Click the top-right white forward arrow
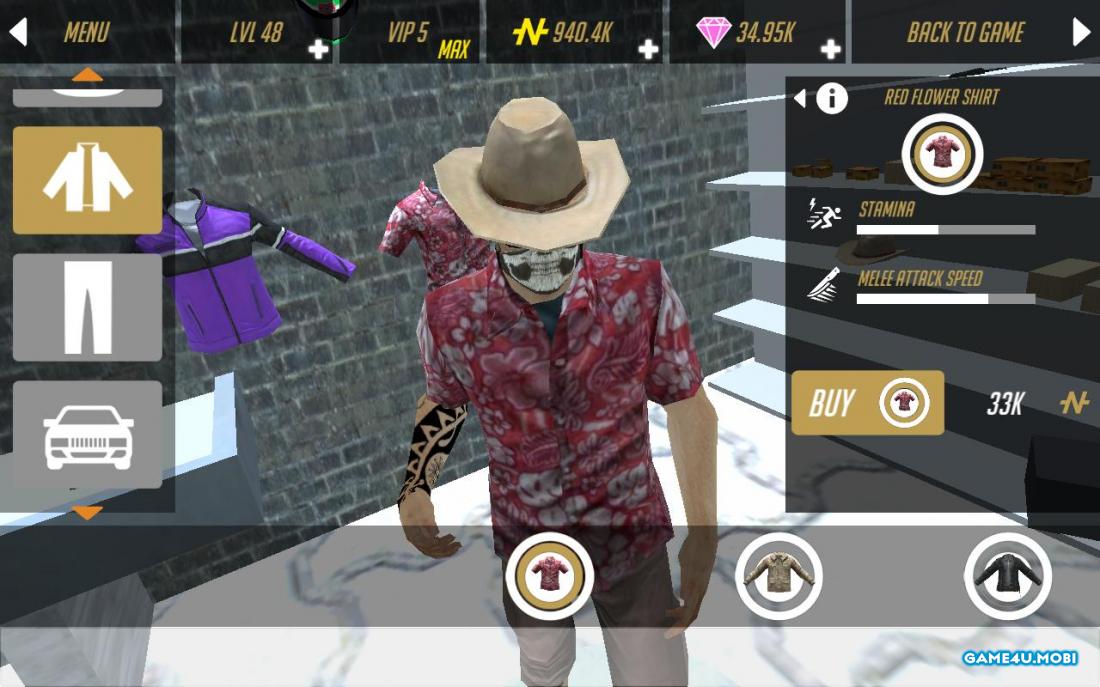This screenshot has height=687, width=1100. [1081, 32]
